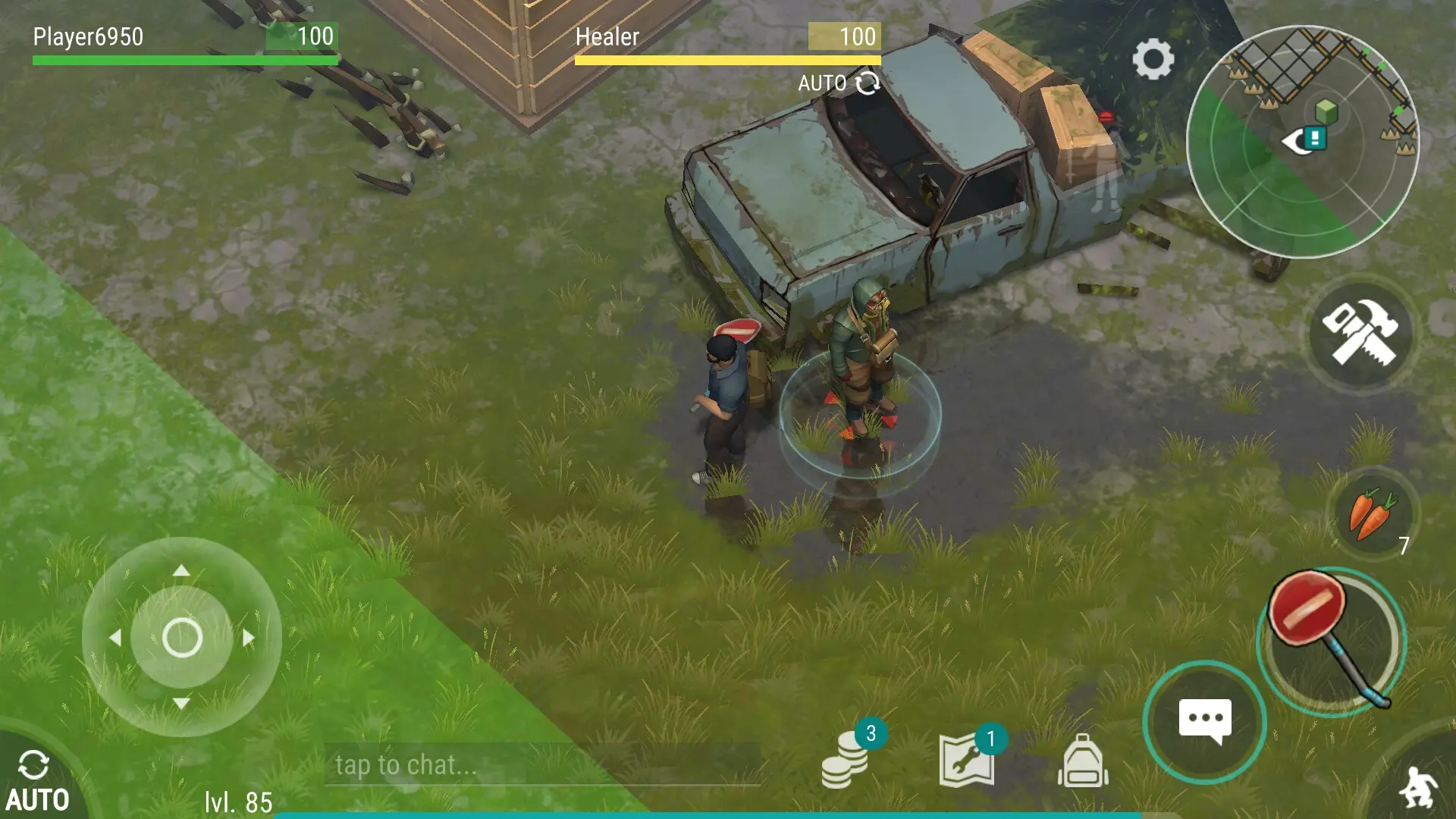Open the speech bubble chat button
The height and width of the screenshot is (819, 1456).
point(1204,721)
